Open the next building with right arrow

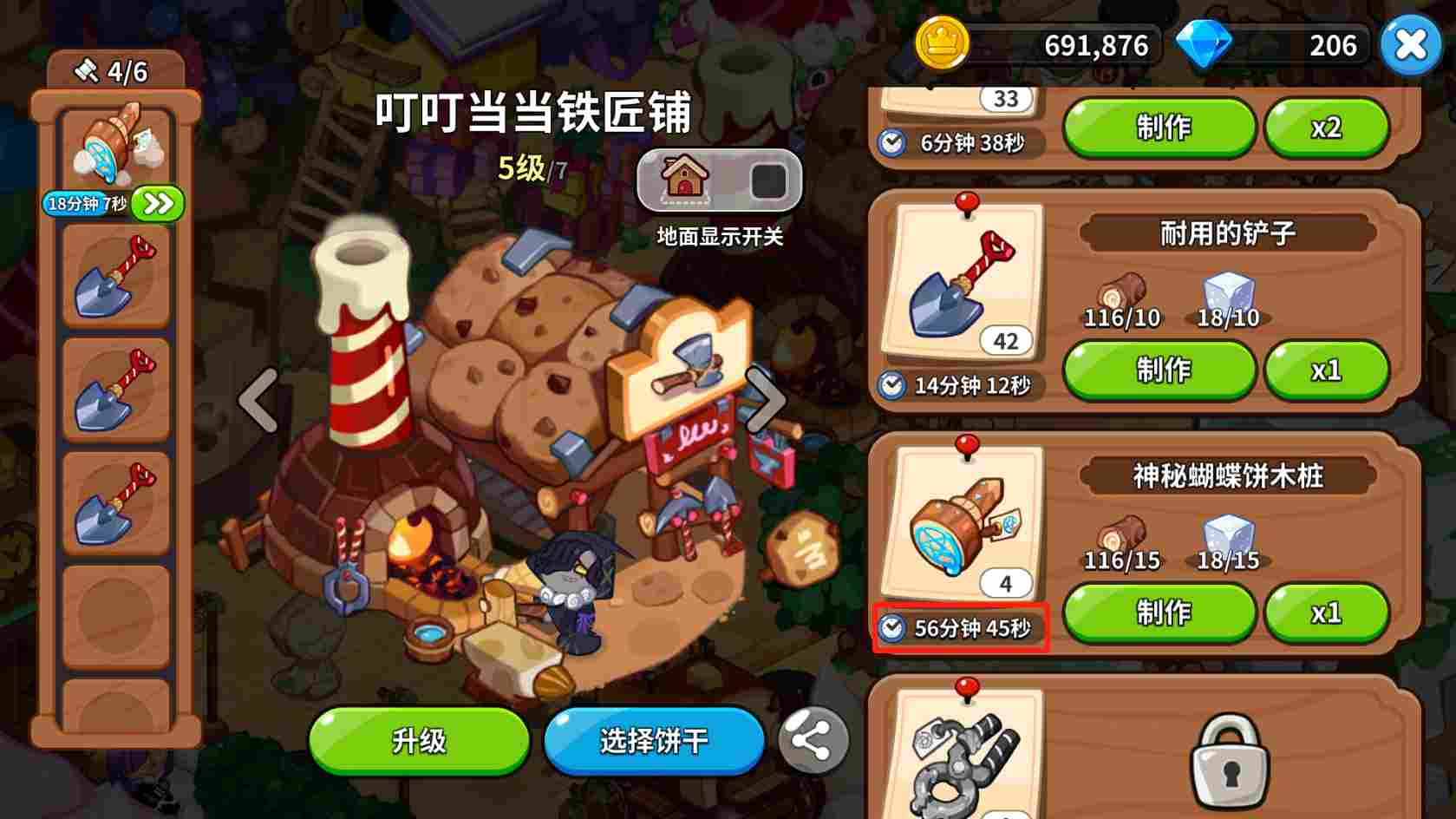[766, 399]
